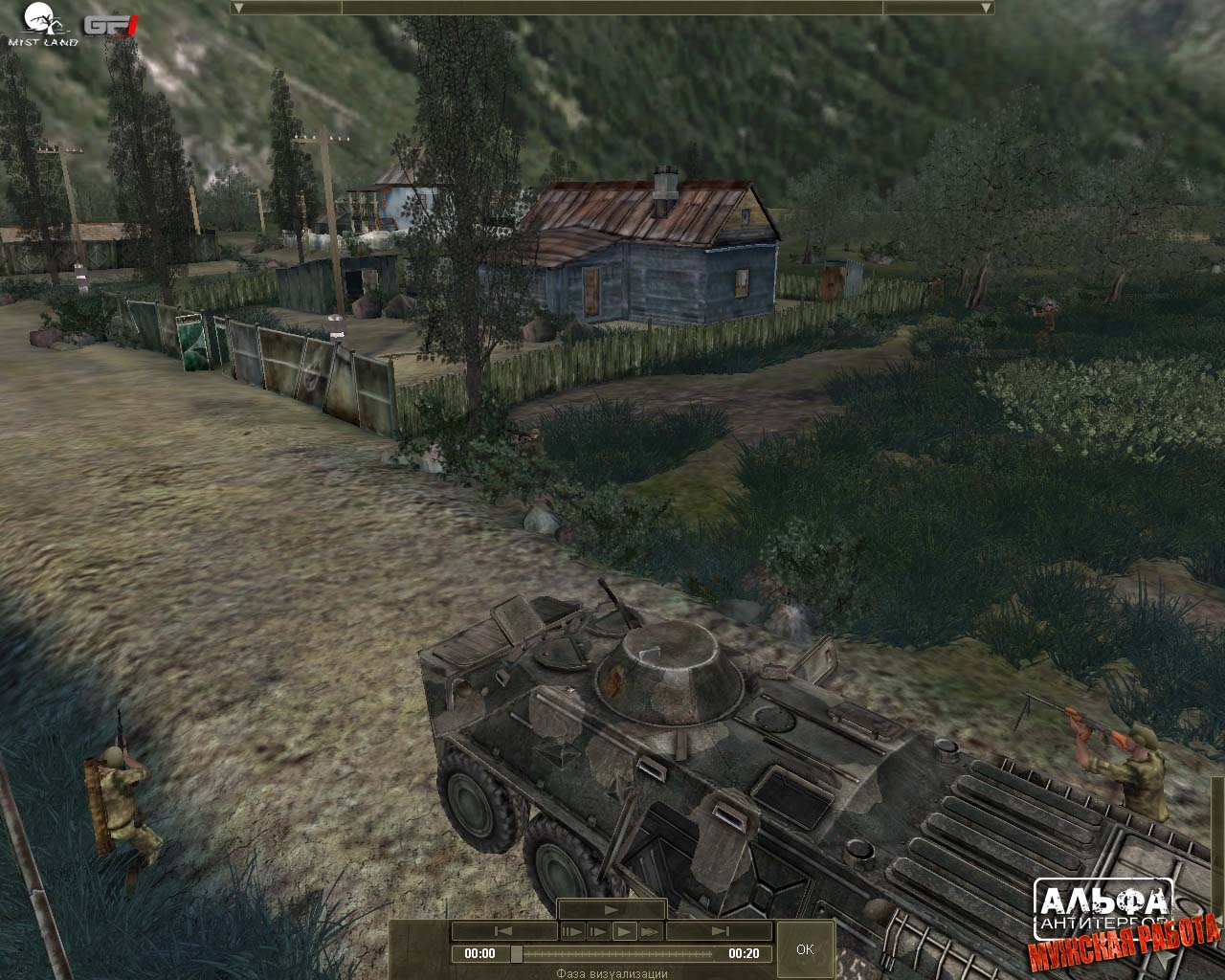1225x980 pixels.
Task: Click the large play button above the controls
Action: tap(612, 909)
